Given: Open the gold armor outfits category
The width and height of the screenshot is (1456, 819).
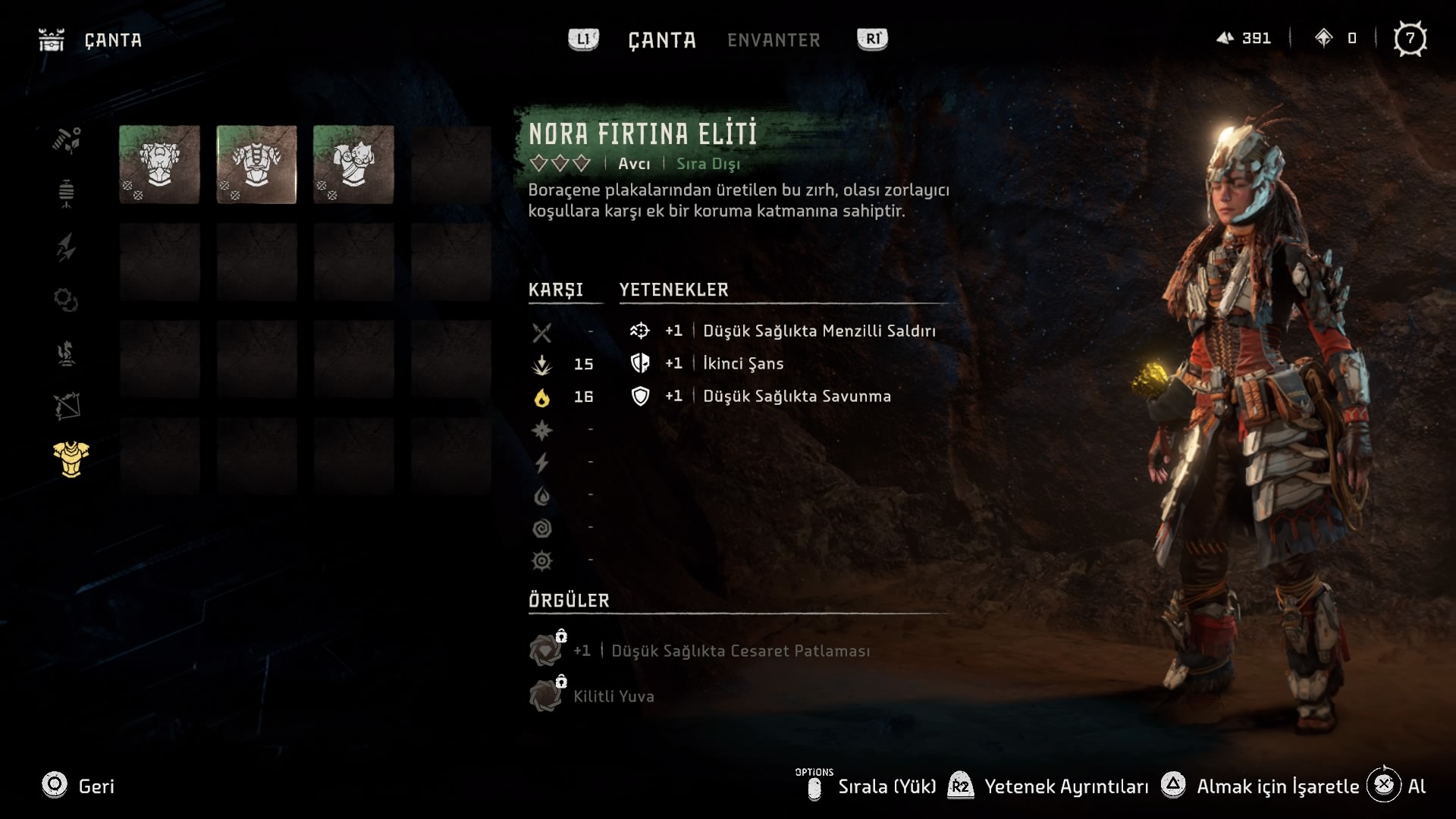Looking at the screenshot, I should coord(71,459).
